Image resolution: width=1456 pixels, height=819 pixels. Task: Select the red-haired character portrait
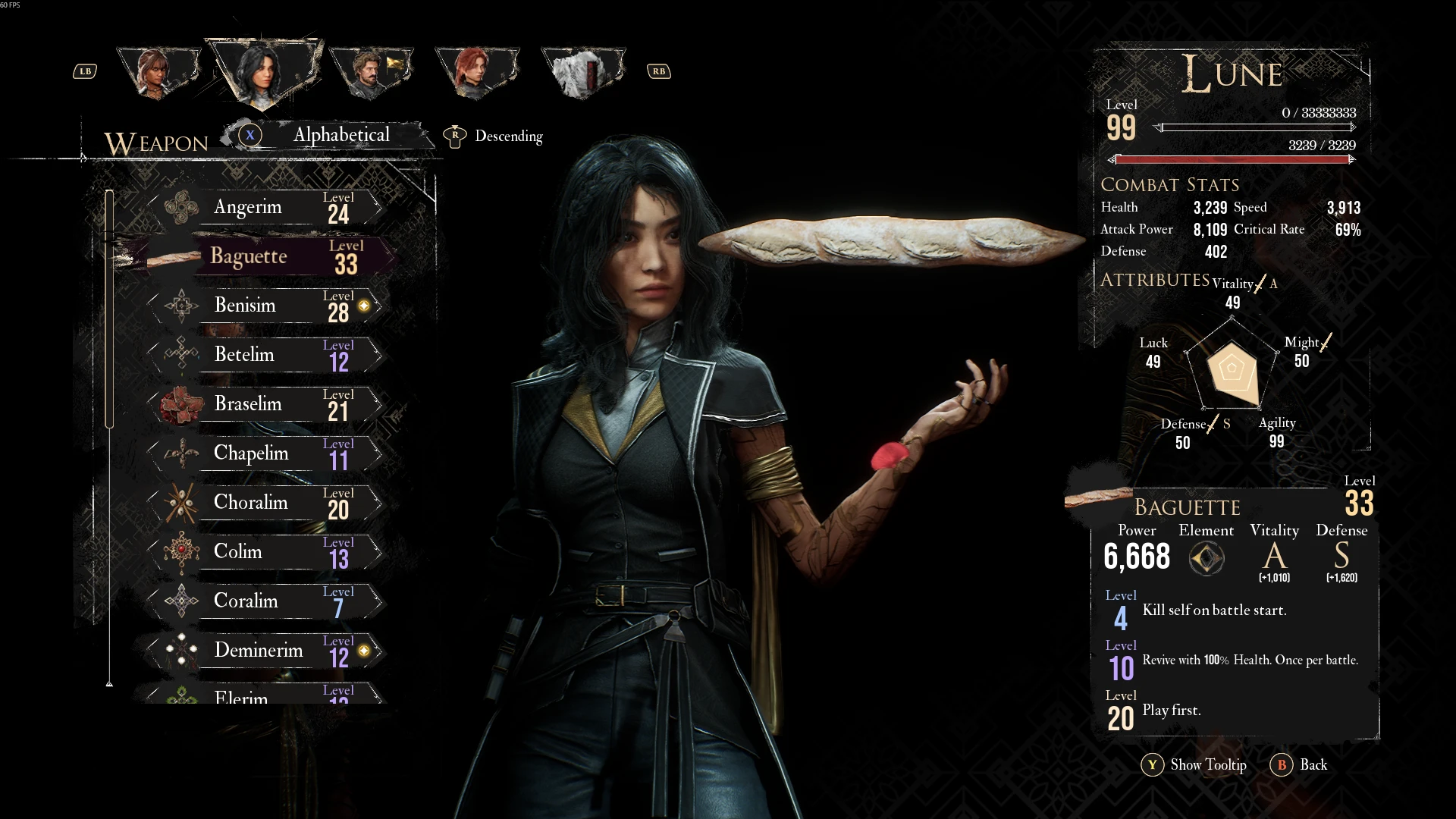[476, 72]
